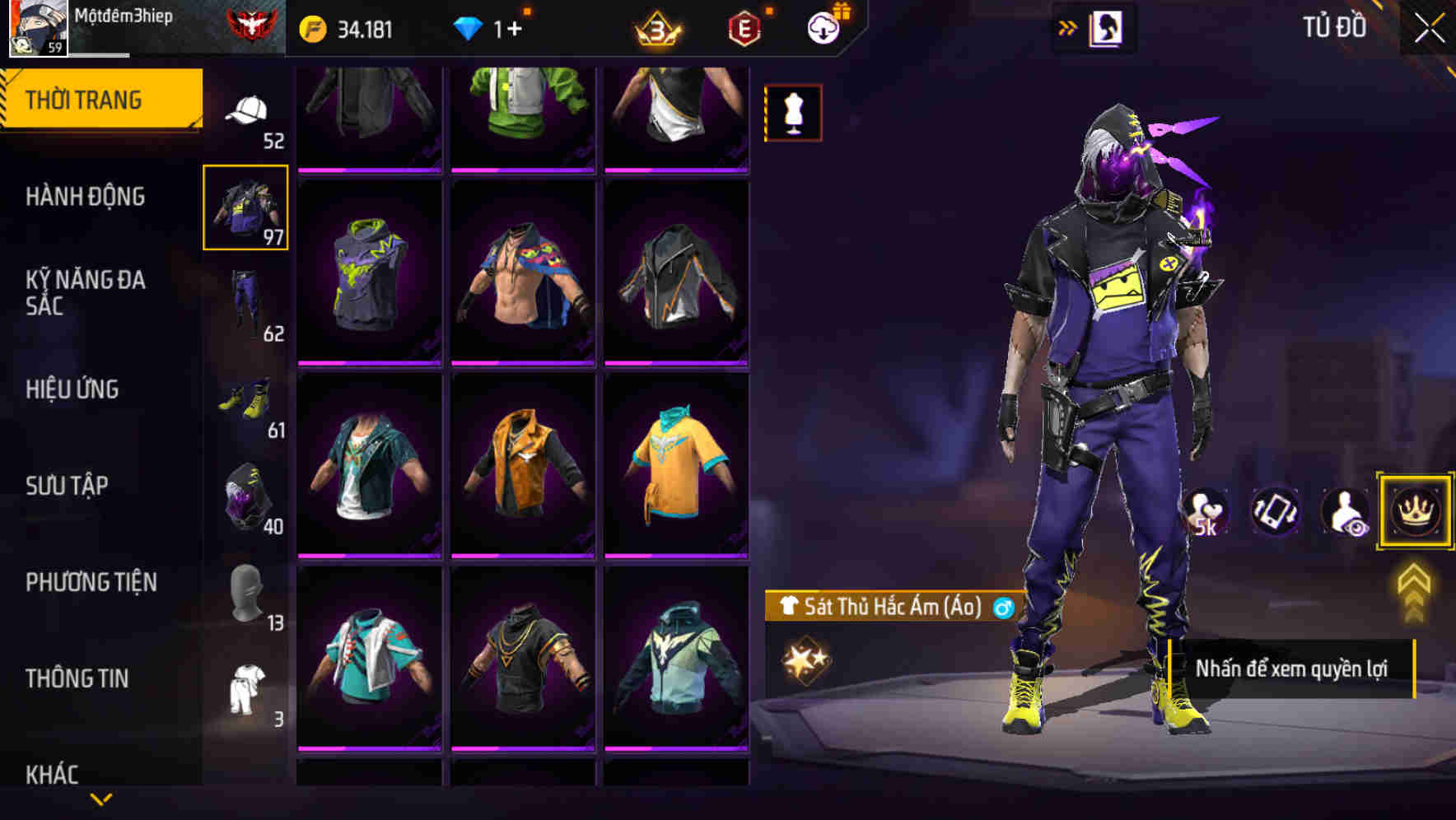Tap 'Nhấn để xem quyền lợi' button

tap(1293, 669)
